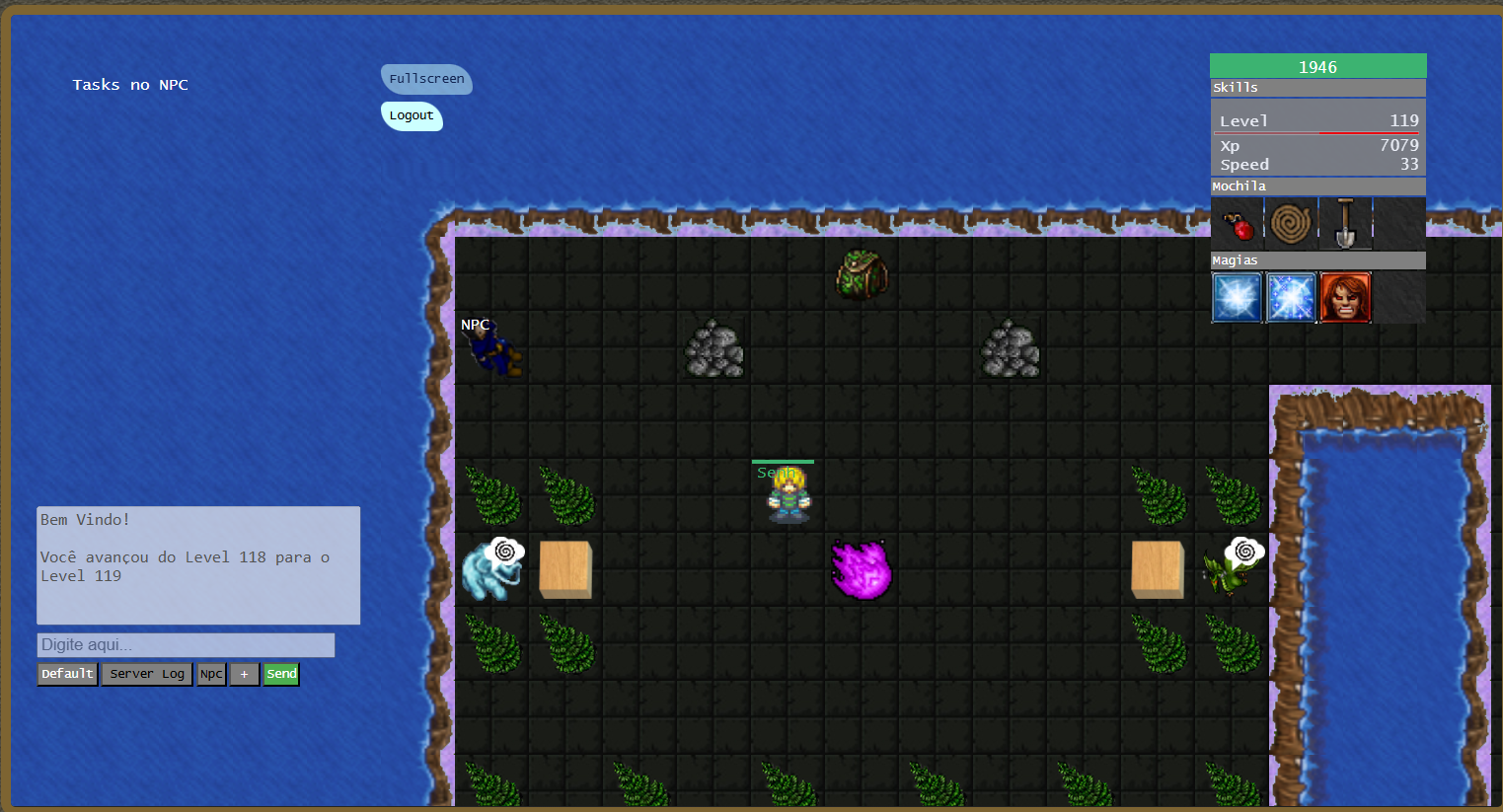
Task: Click the Magias spells header
Action: click(1317, 260)
